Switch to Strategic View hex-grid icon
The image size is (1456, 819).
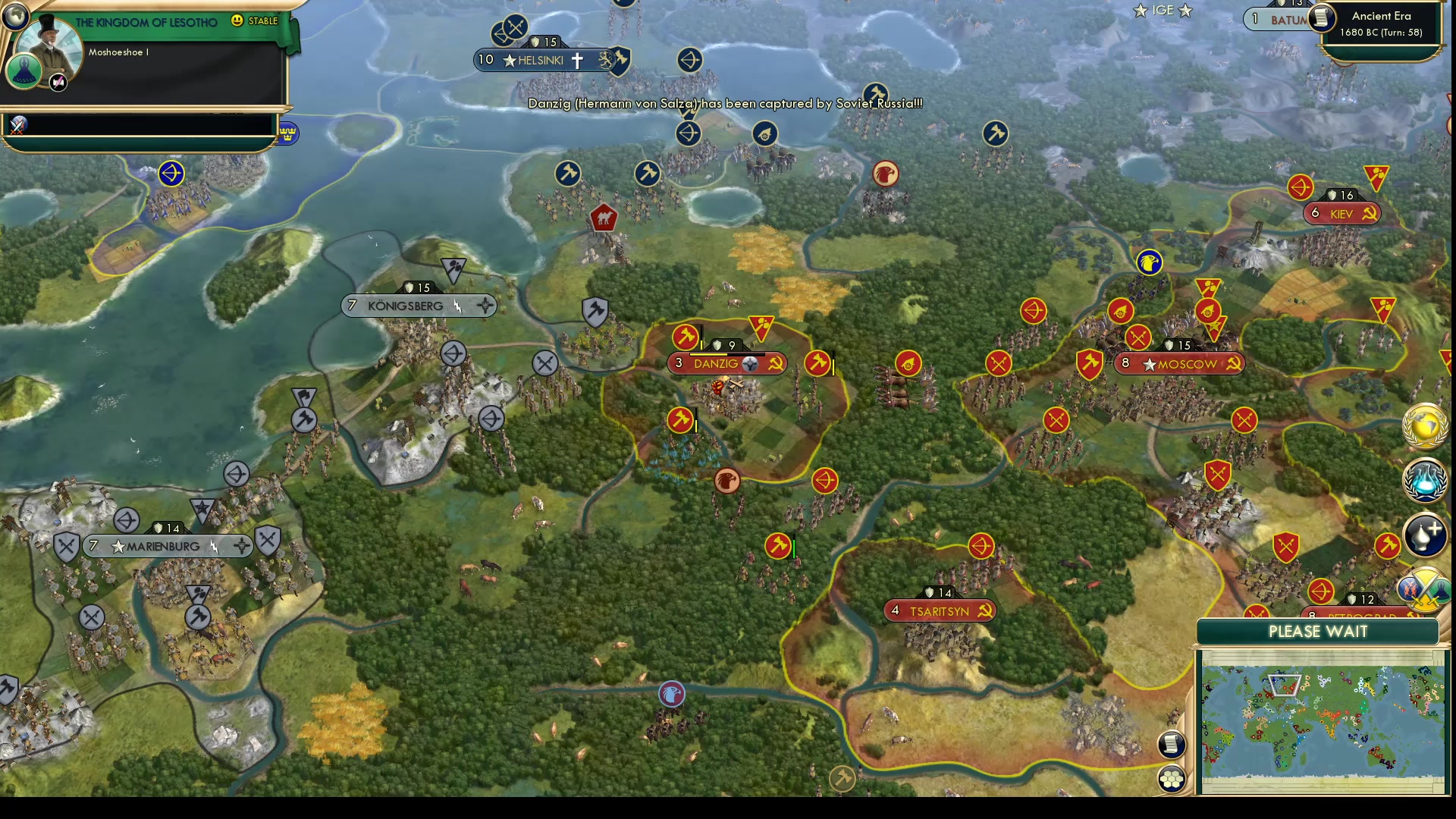1172,777
